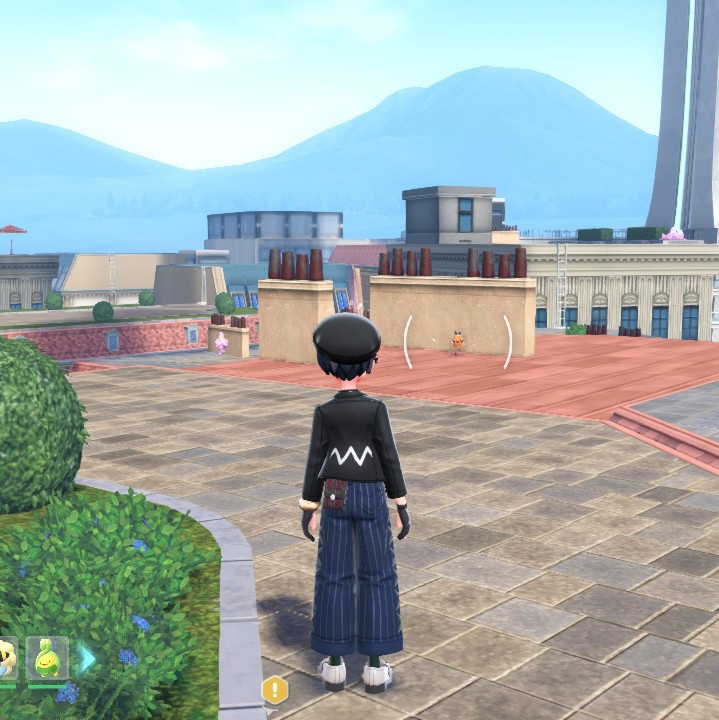Click the teal arrow beside the party
The height and width of the screenshot is (720, 719).
coord(88,659)
